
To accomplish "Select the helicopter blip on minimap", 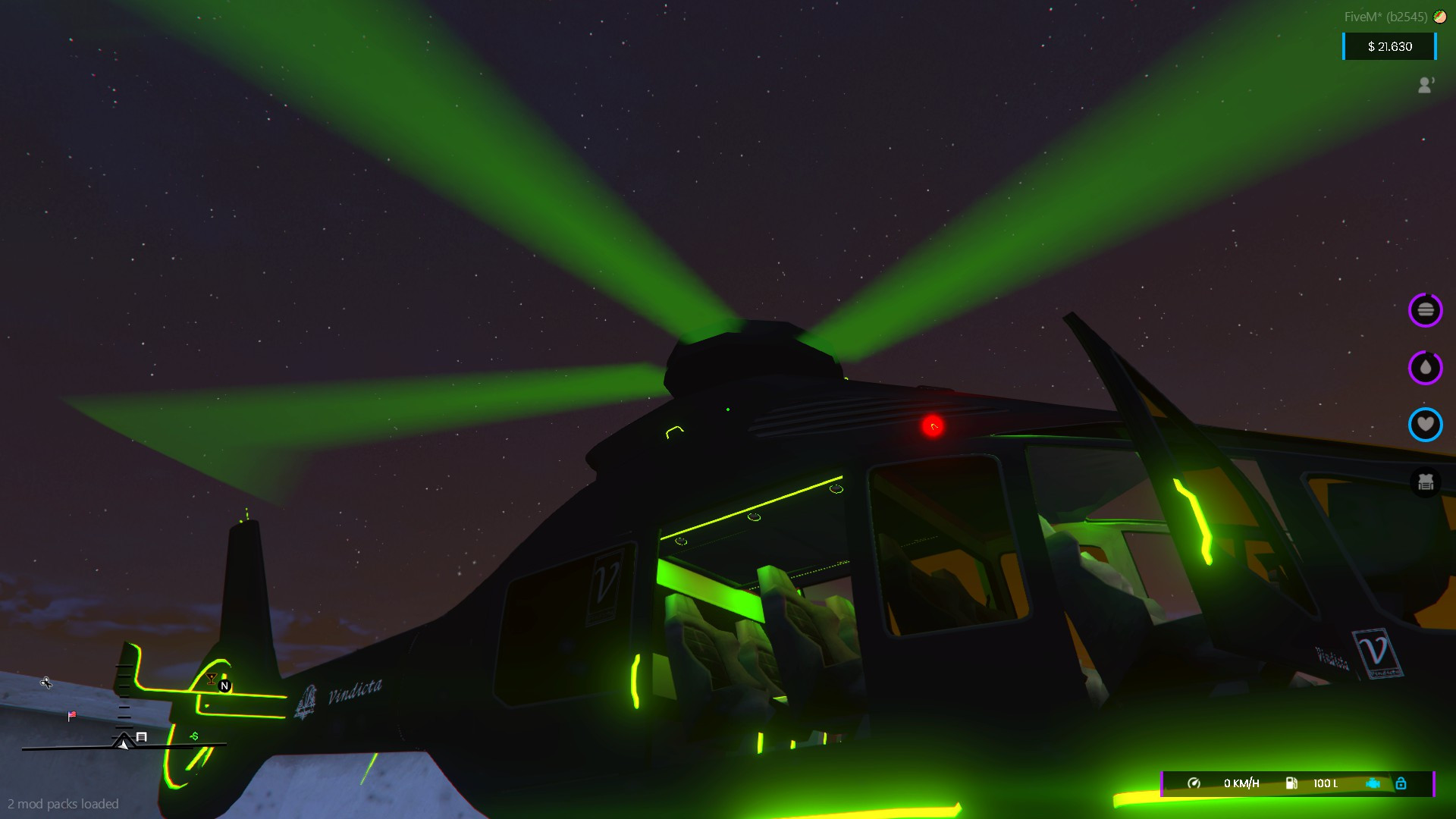I will click(45, 684).
